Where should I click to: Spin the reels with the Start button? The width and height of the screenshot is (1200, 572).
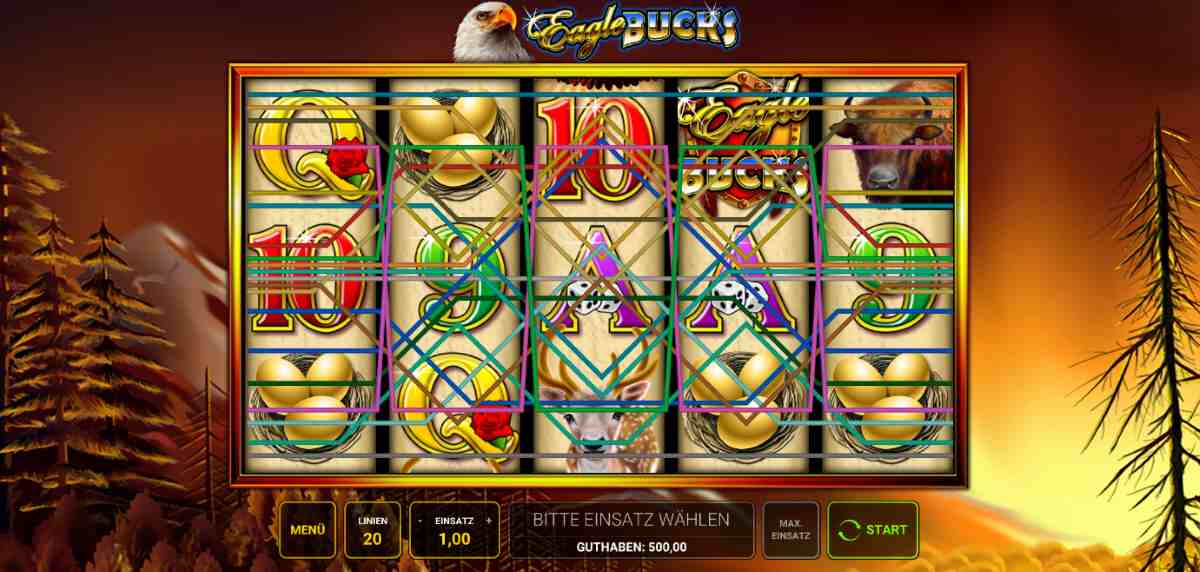(x=873, y=530)
